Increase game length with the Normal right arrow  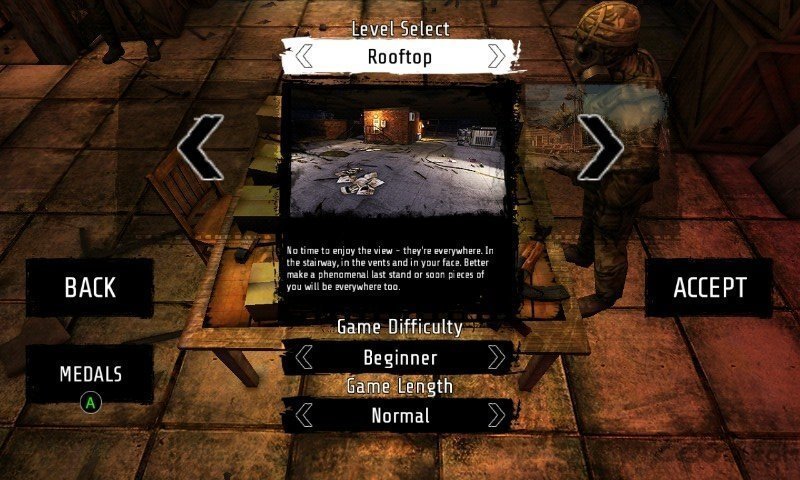click(496, 415)
